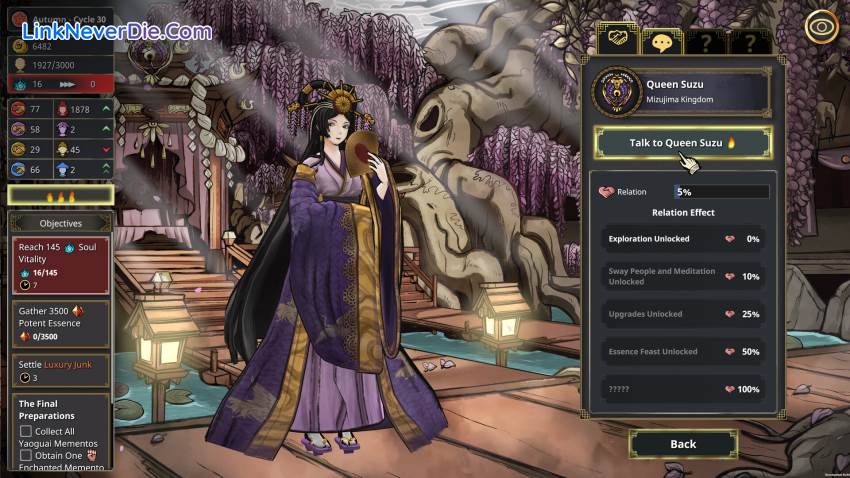850x478 pixels.
Task: Go back from the queen screen
Action: pyautogui.click(x=683, y=444)
